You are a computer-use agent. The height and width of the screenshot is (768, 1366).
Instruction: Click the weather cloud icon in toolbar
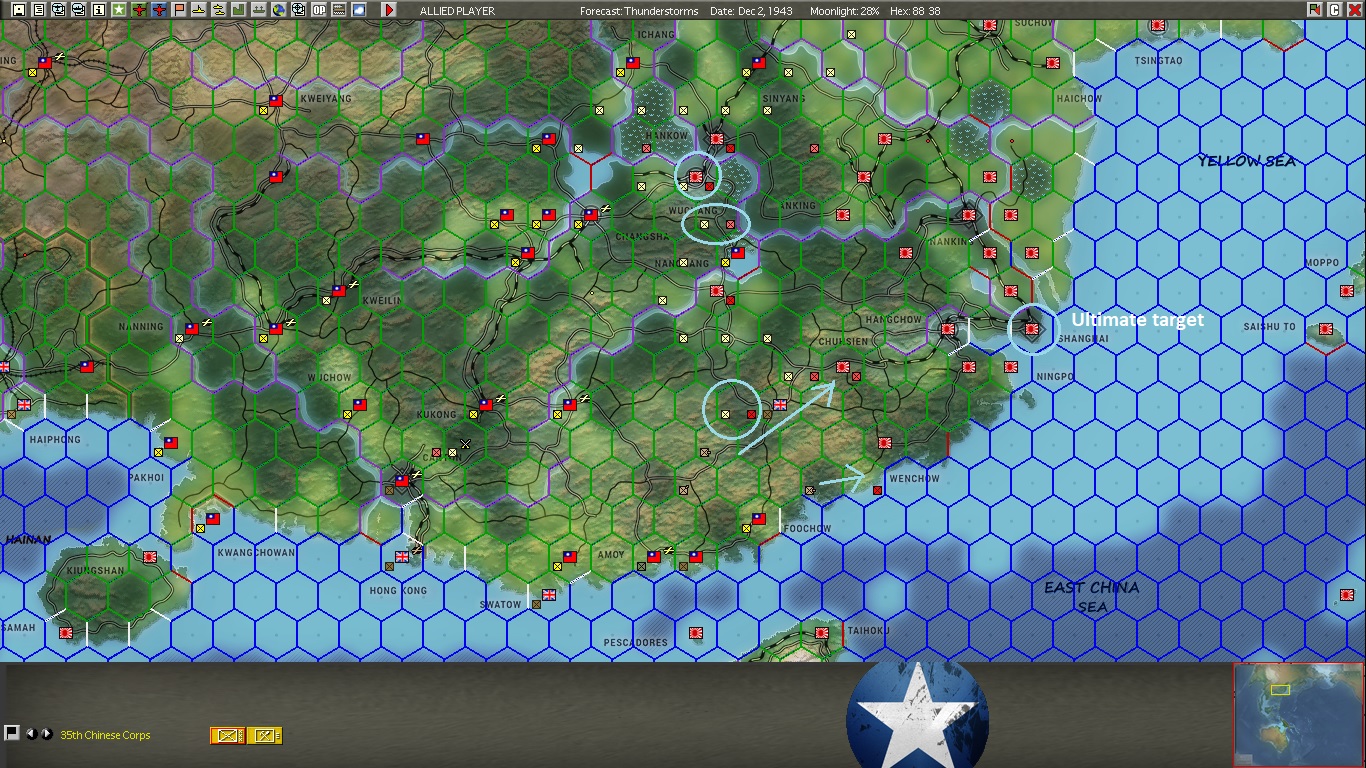pos(357,10)
